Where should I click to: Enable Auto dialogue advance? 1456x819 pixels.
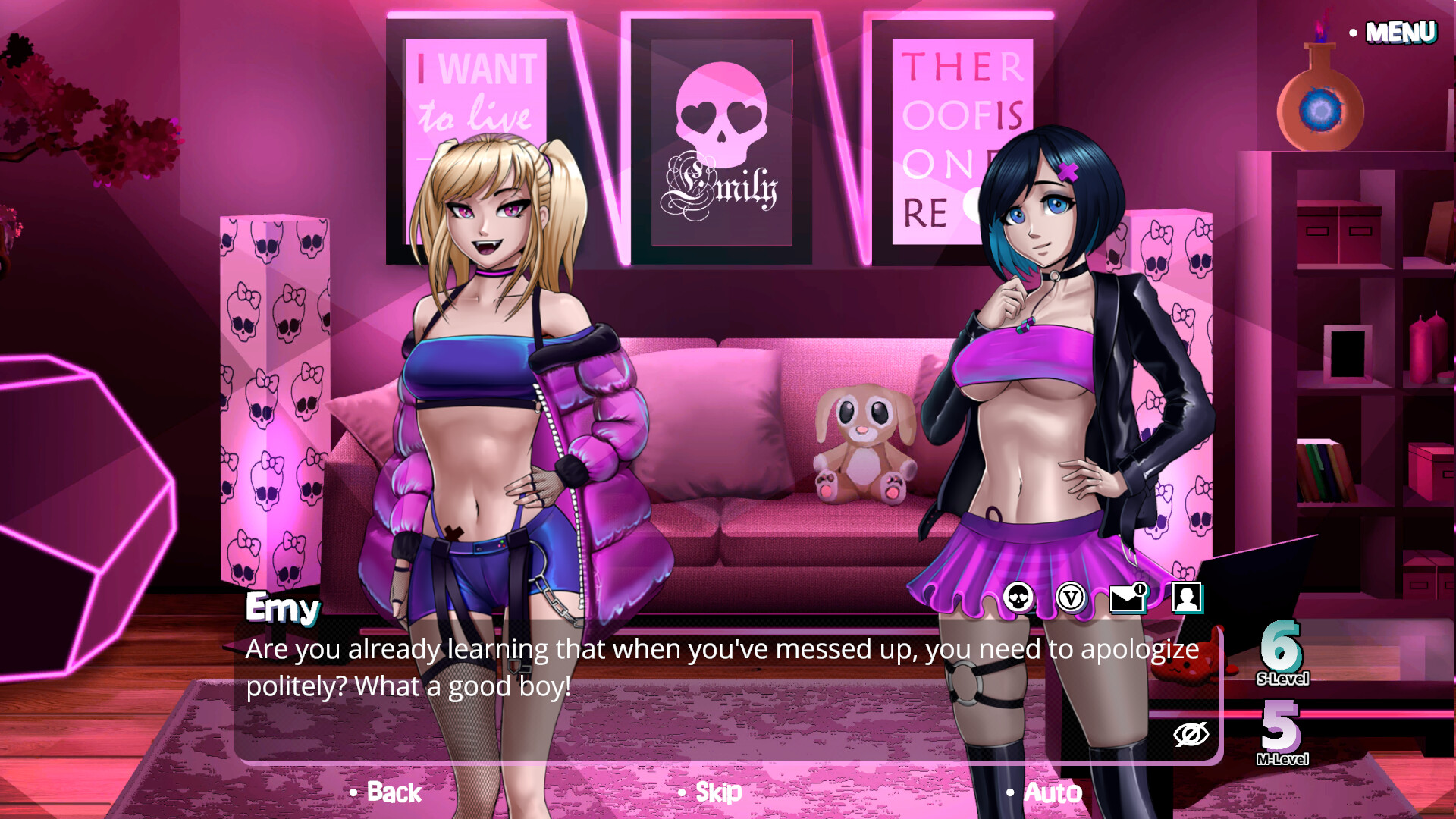point(1052,792)
